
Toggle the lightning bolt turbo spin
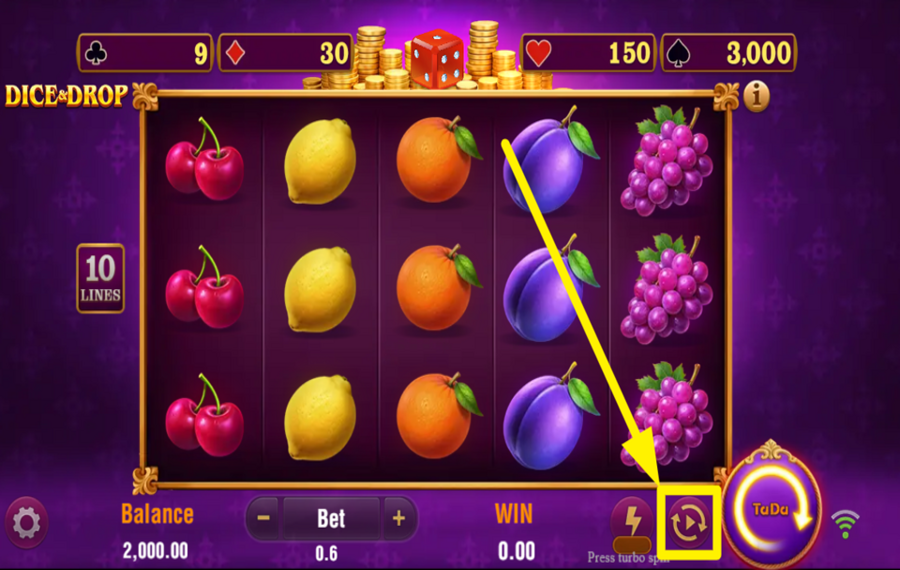click(632, 521)
